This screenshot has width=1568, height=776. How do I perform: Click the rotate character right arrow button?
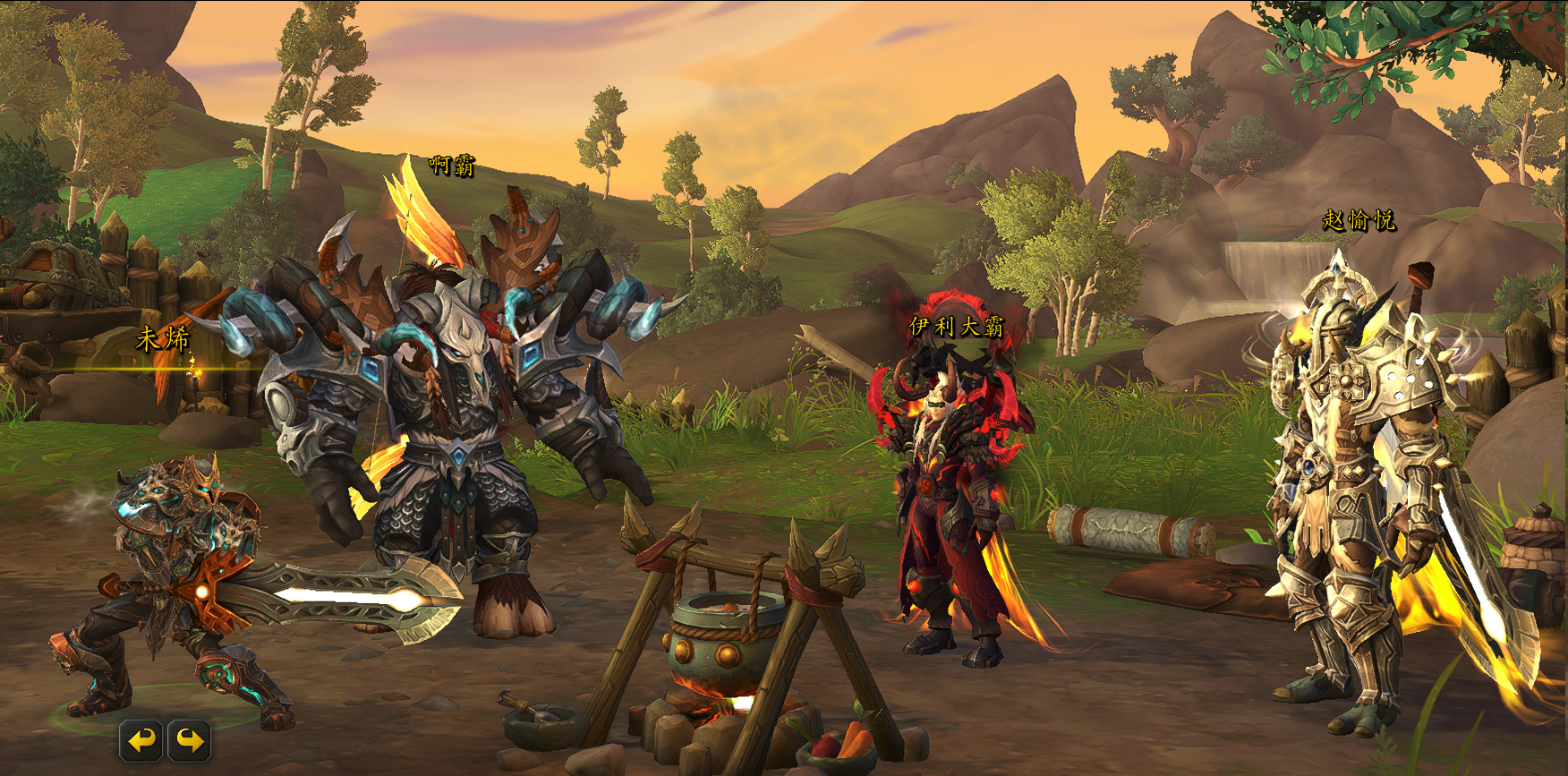189,740
